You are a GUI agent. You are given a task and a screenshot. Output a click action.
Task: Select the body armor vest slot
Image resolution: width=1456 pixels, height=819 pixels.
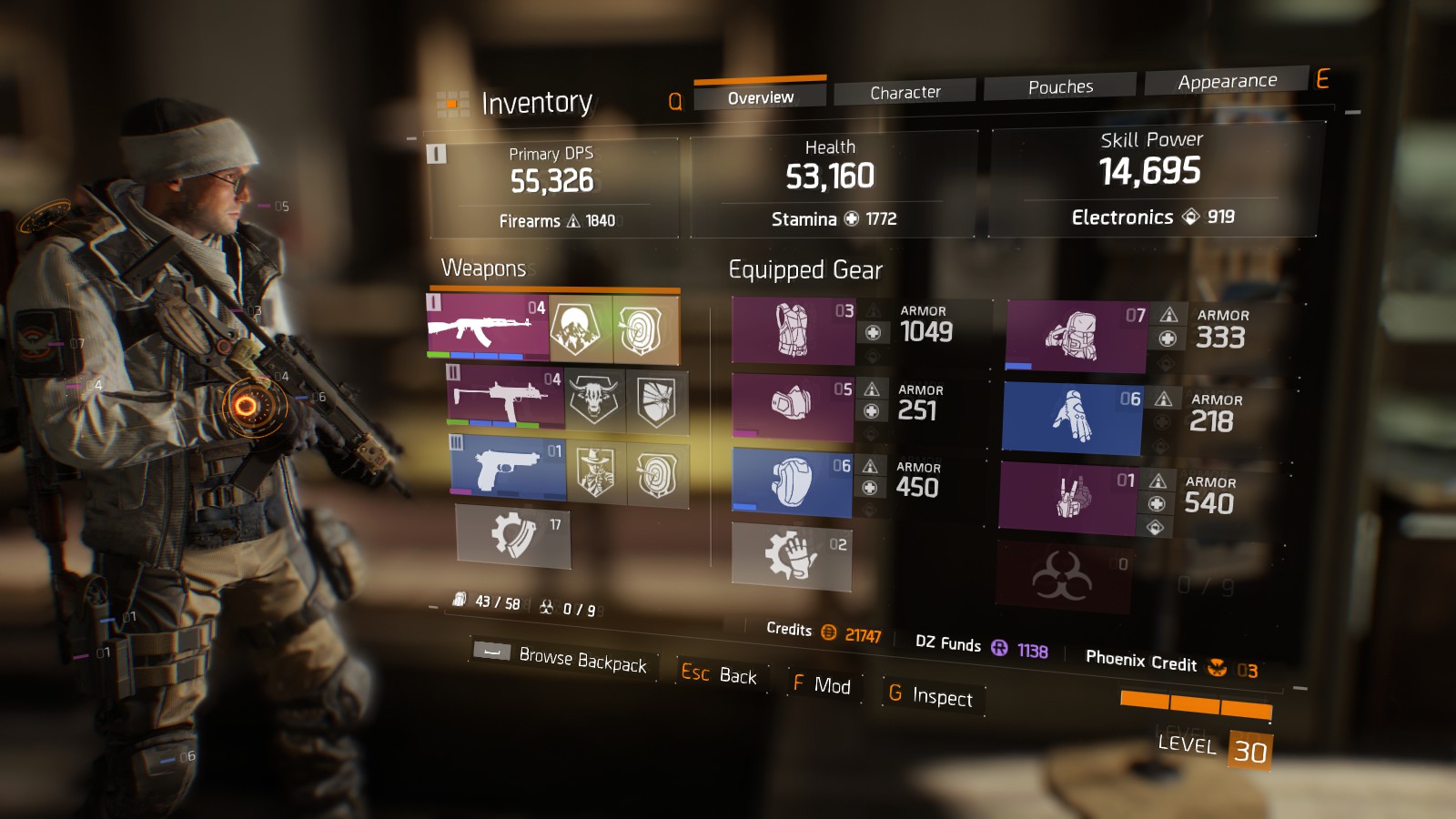click(793, 329)
